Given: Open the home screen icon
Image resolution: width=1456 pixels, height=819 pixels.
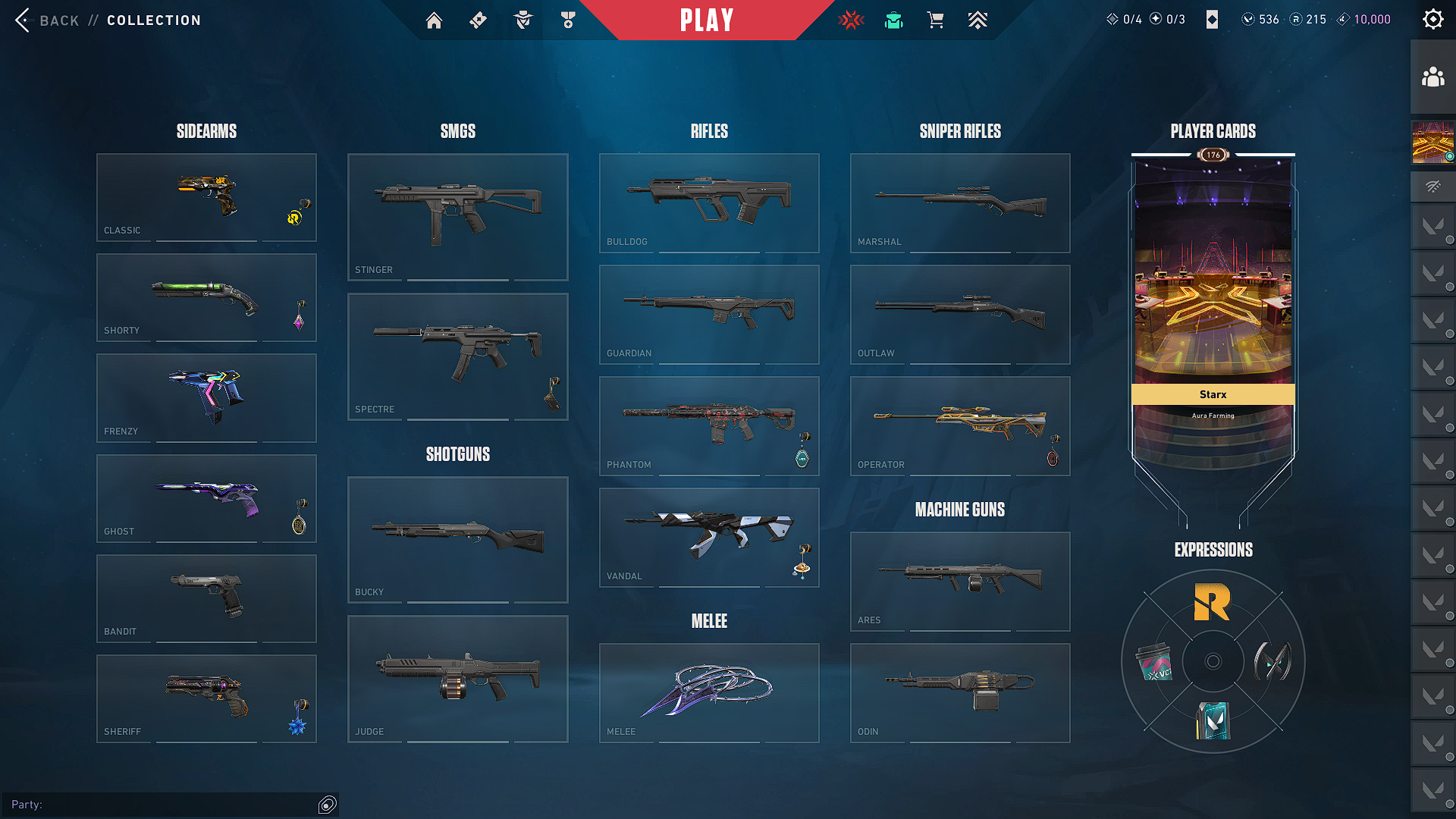Looking at the screenshot, I should (x=434, y=20).
